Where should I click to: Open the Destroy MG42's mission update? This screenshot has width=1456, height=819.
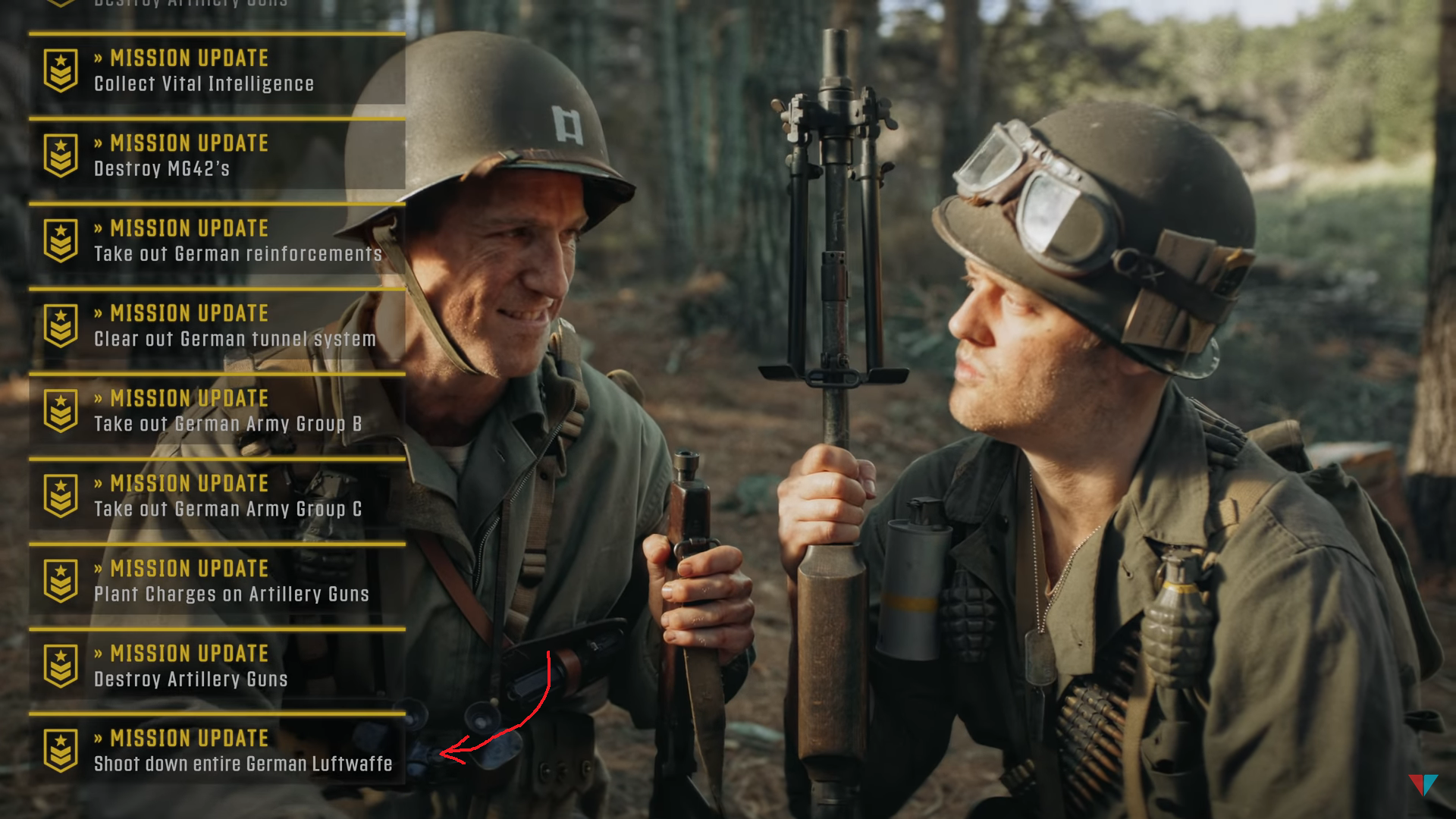[216, 155]
